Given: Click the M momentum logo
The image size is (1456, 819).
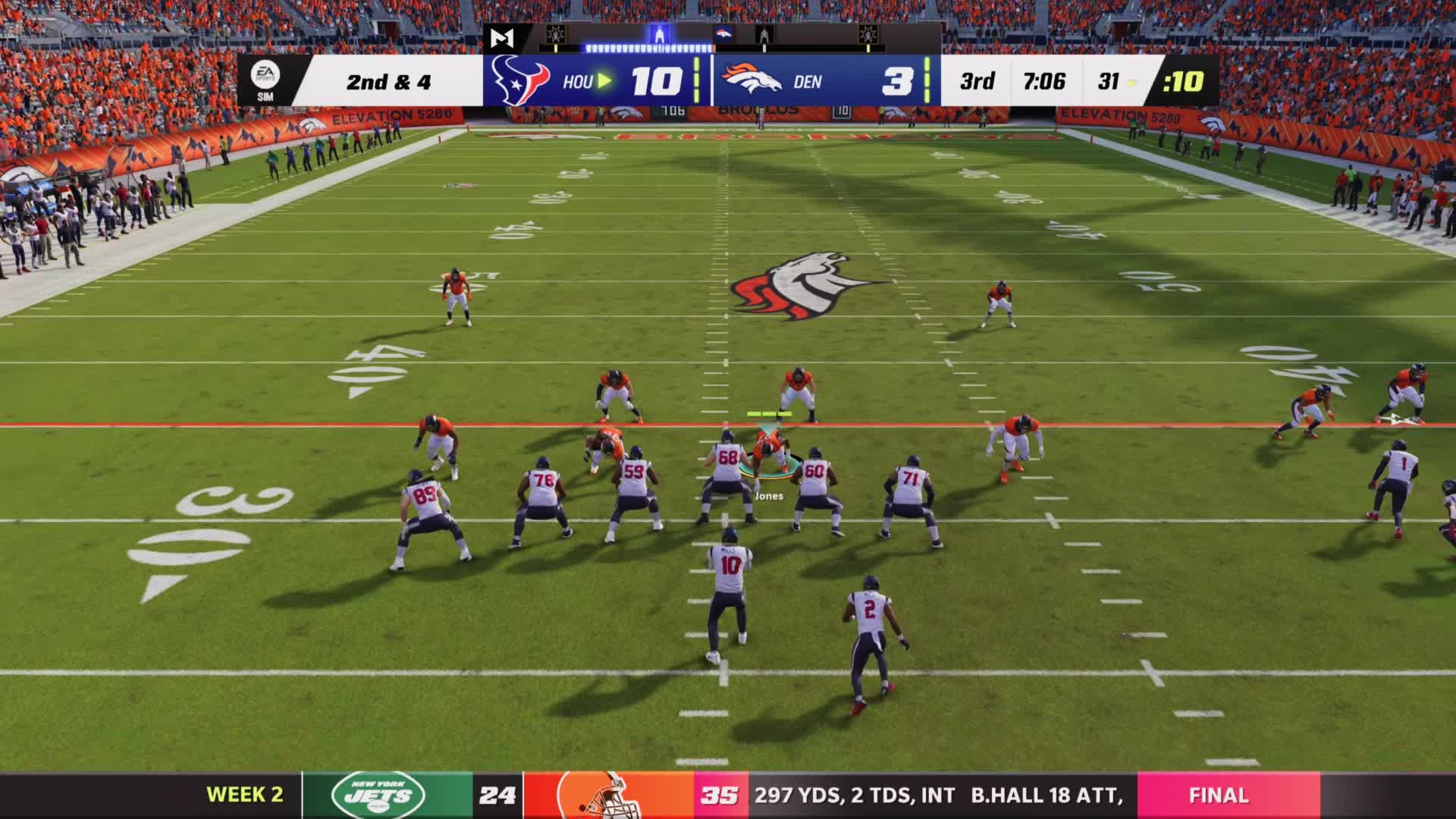Looking at the screenshot, I should click(x=501, y=38).
